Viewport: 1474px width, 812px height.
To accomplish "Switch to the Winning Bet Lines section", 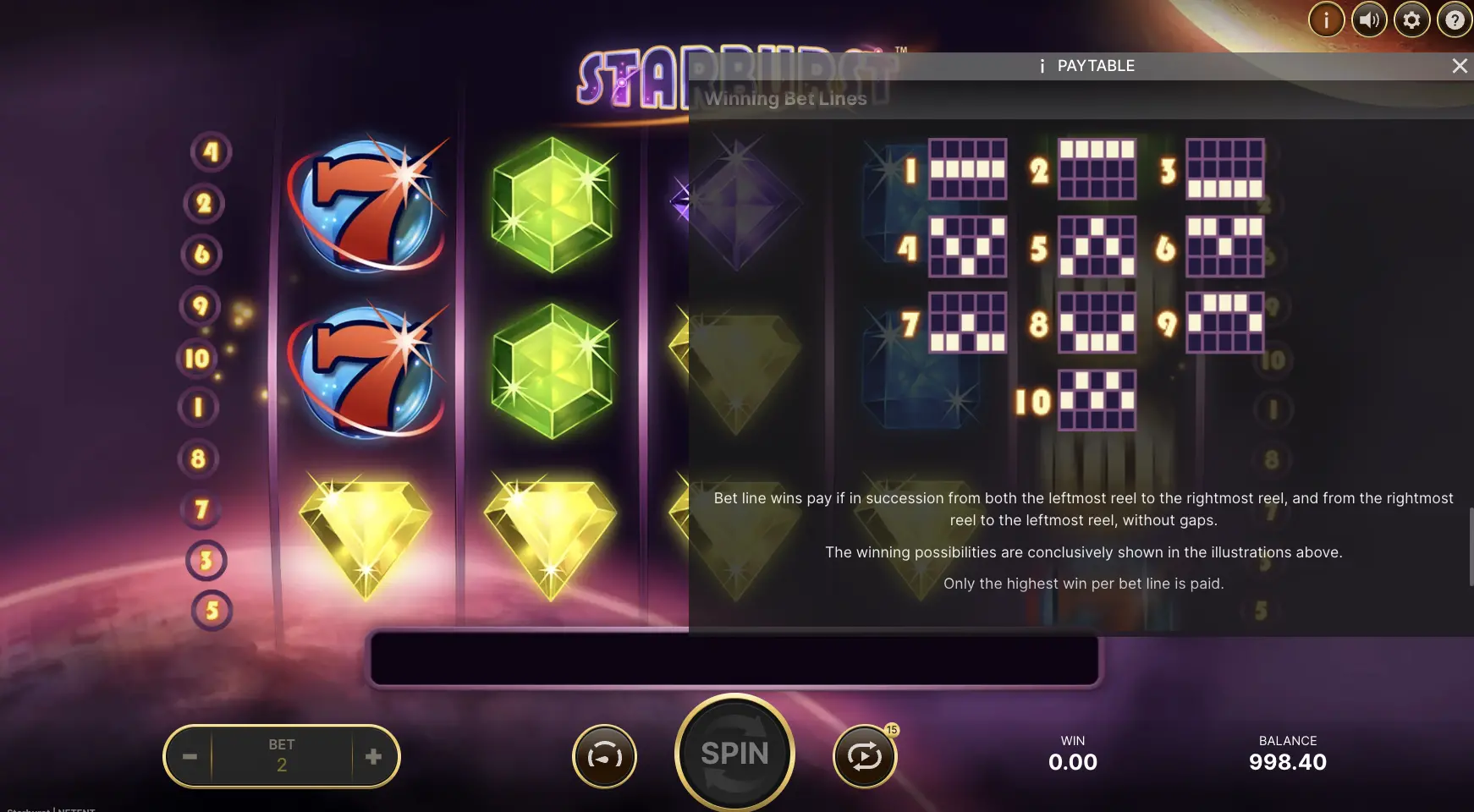I will tap(785, 98).
